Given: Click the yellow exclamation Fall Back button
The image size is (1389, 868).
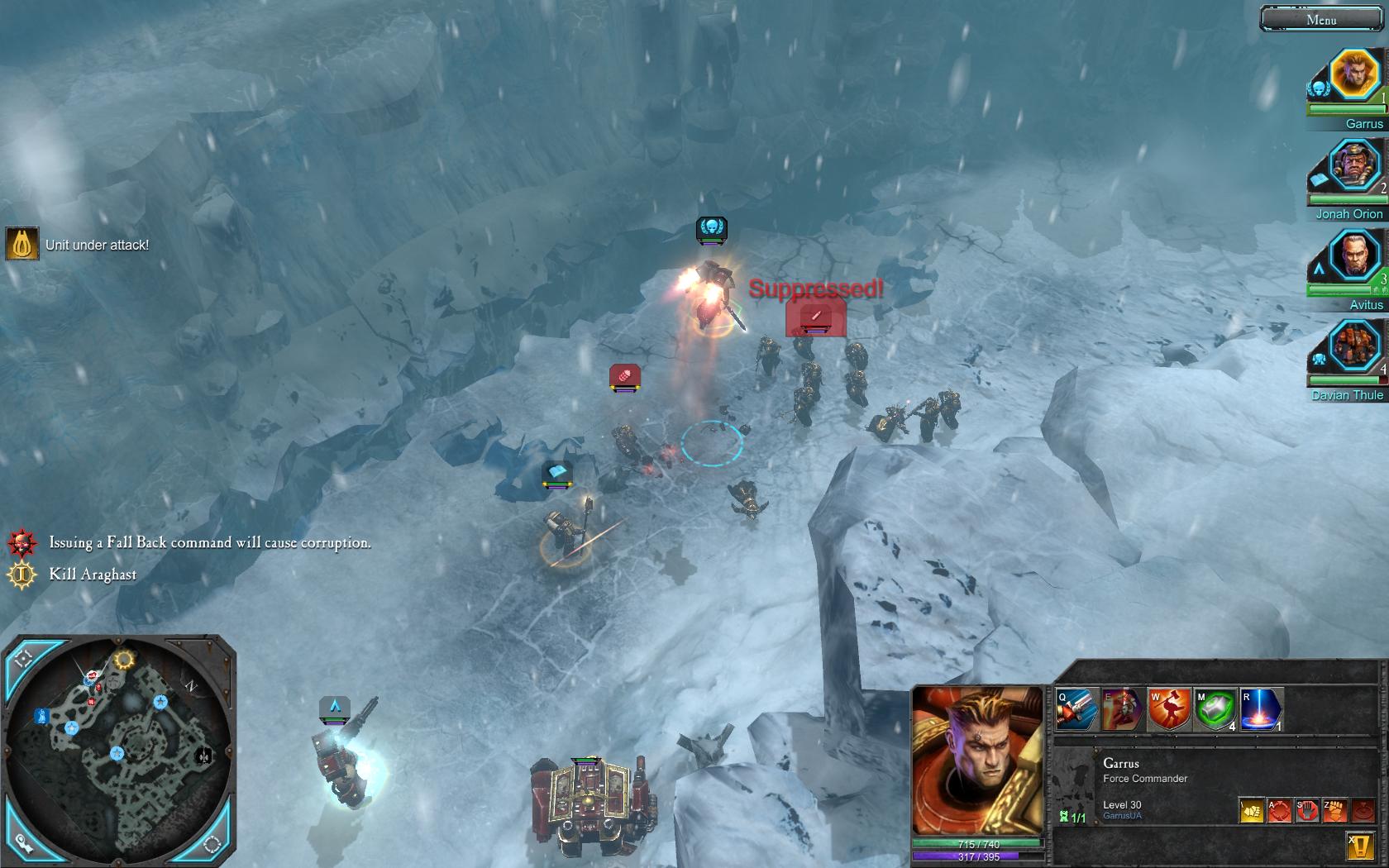Looking at the screenshot, I should click(1361, 845).
